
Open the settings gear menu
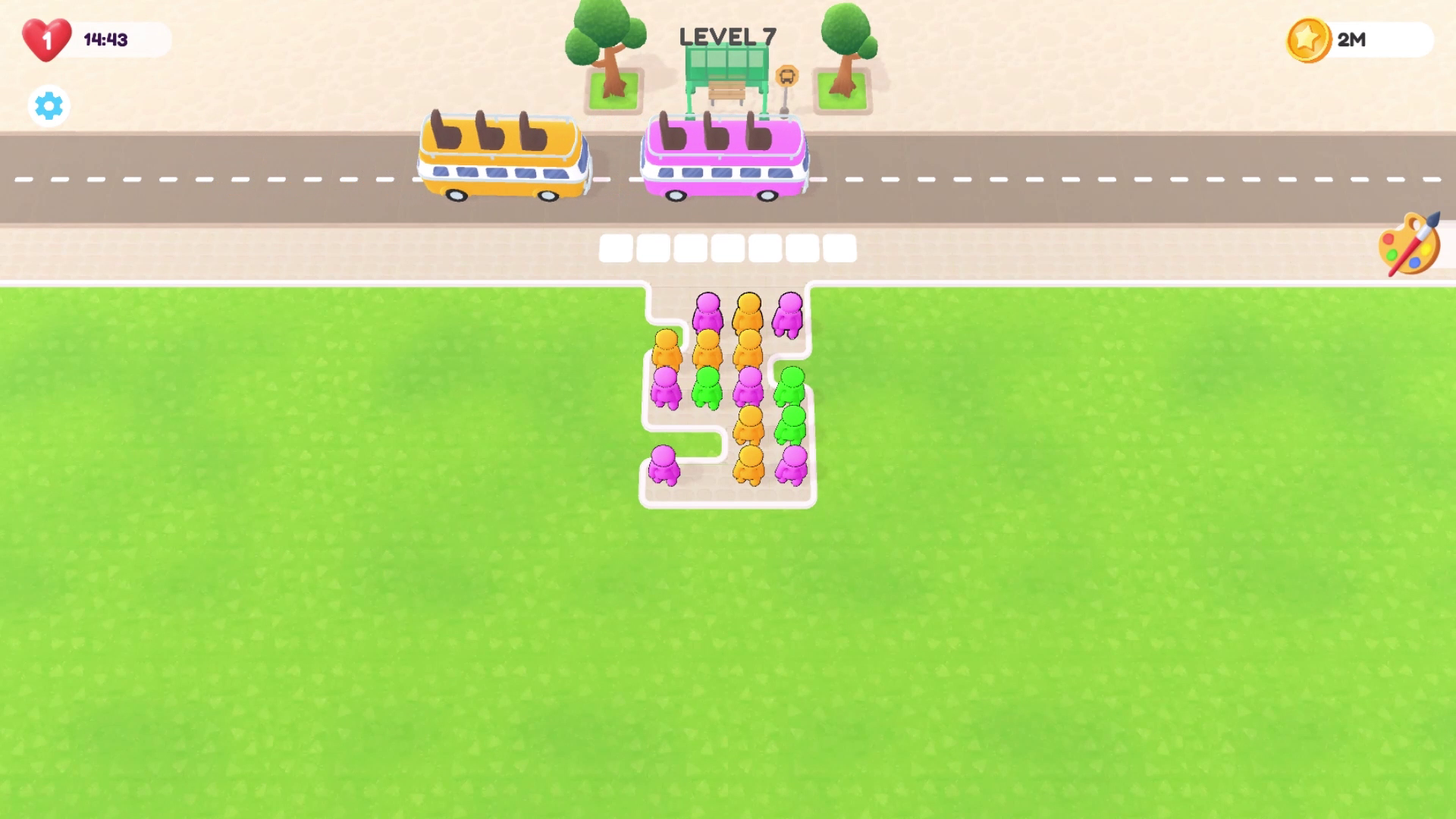48,106
